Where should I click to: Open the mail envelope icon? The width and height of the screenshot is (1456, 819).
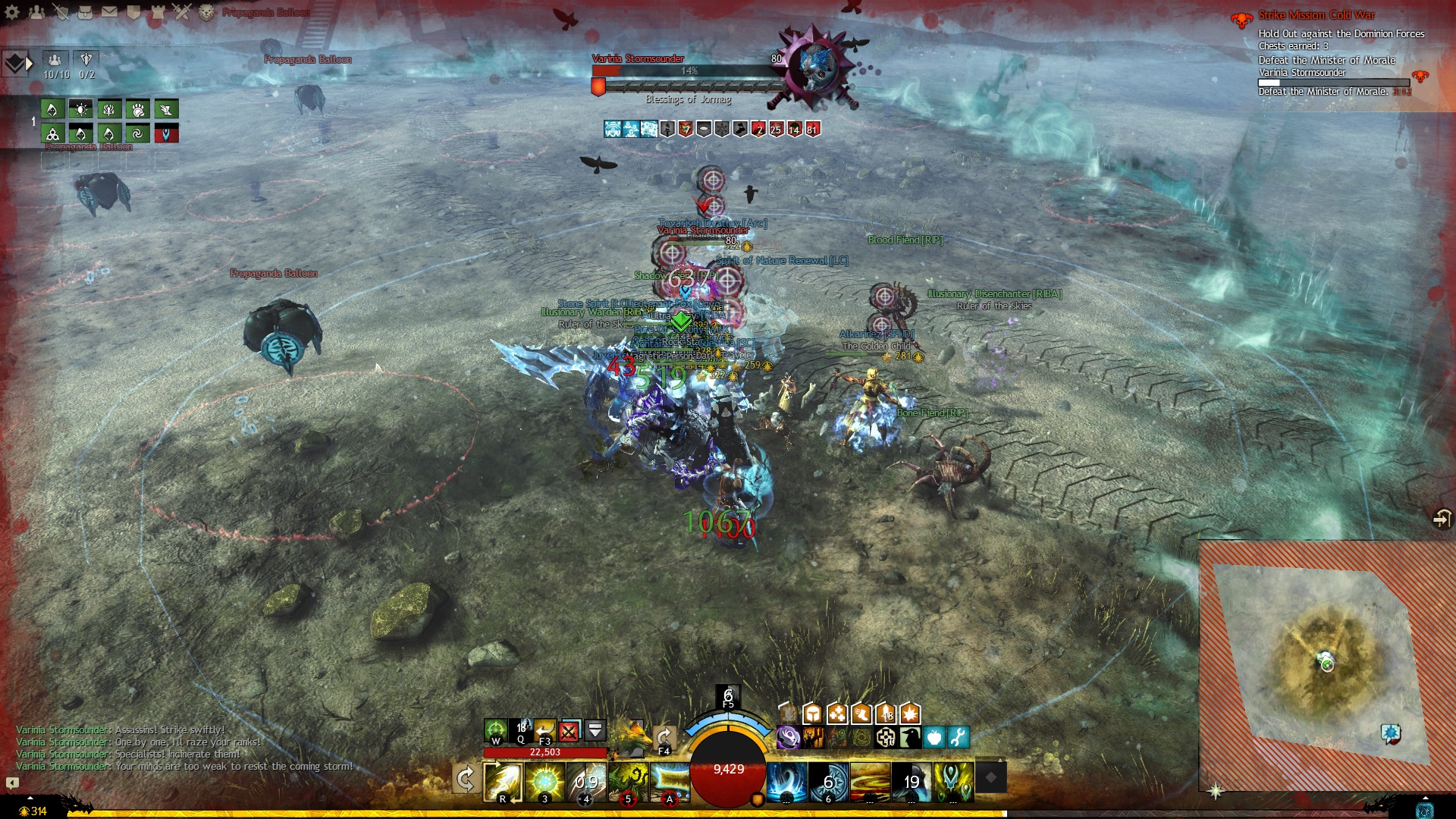(x=109, y=11)
